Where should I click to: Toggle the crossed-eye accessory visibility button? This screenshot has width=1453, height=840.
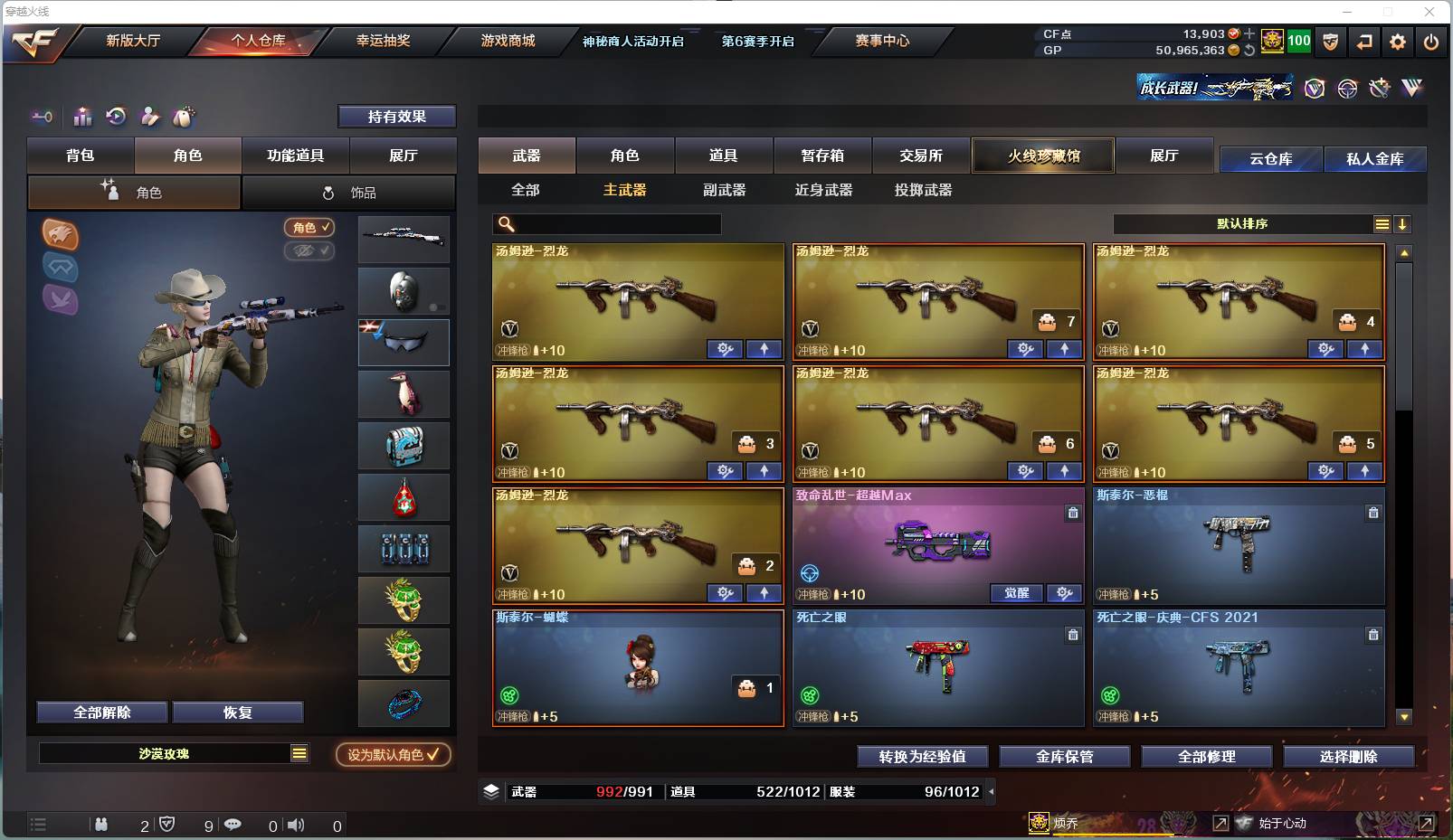(310, 251)
